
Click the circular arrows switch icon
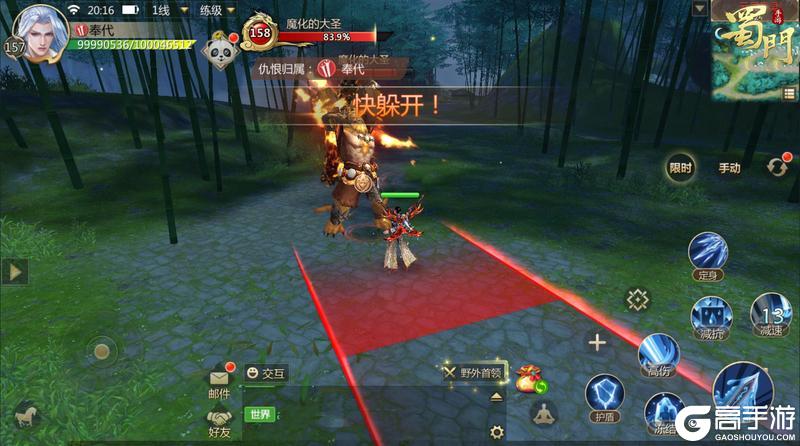tap(777, 167)
